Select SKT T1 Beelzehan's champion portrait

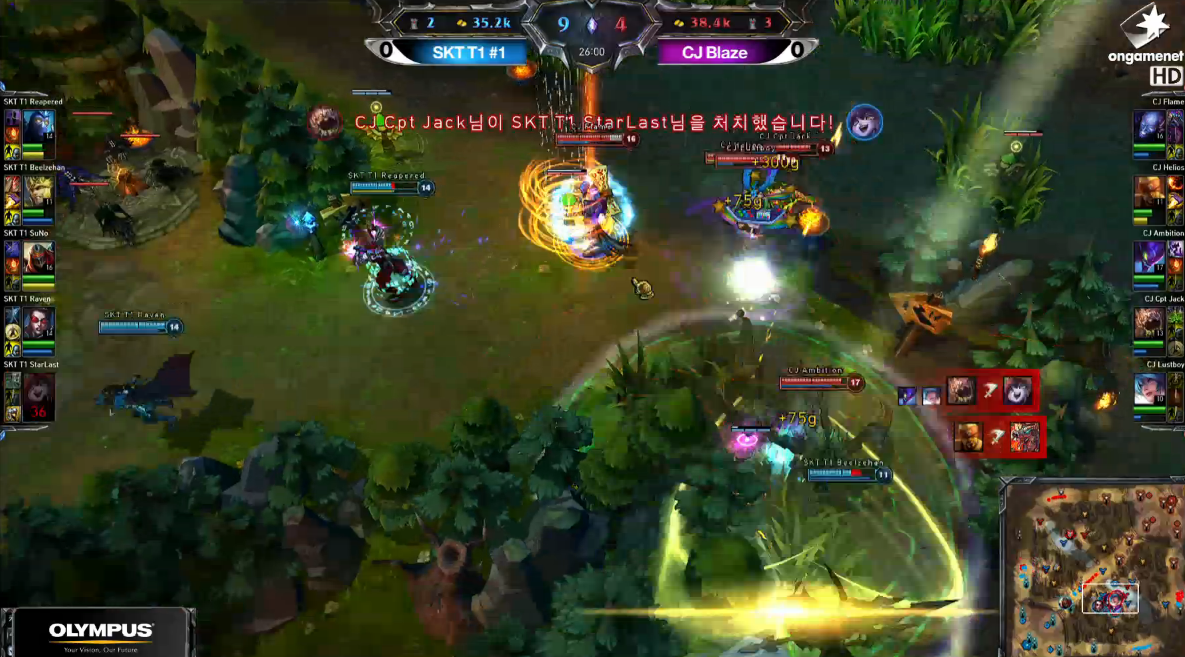39,190
